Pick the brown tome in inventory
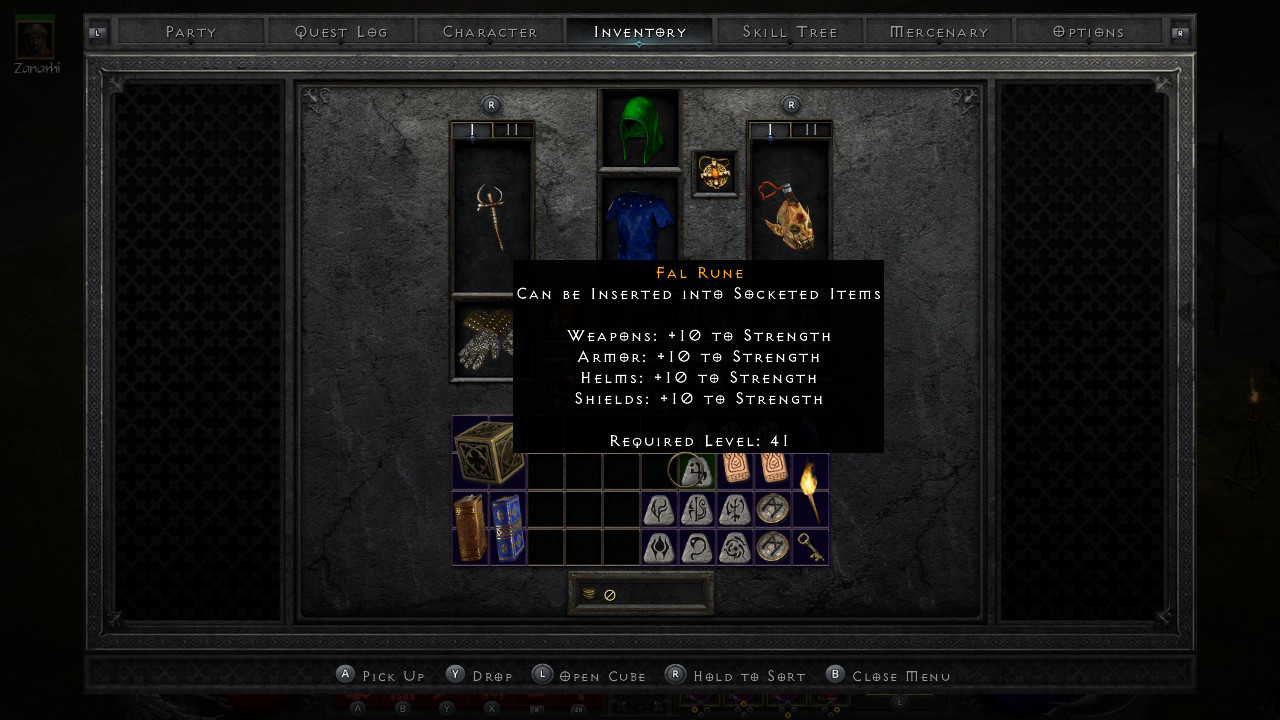Viewport: 1280px width, 720px height. tap(470, 527)
